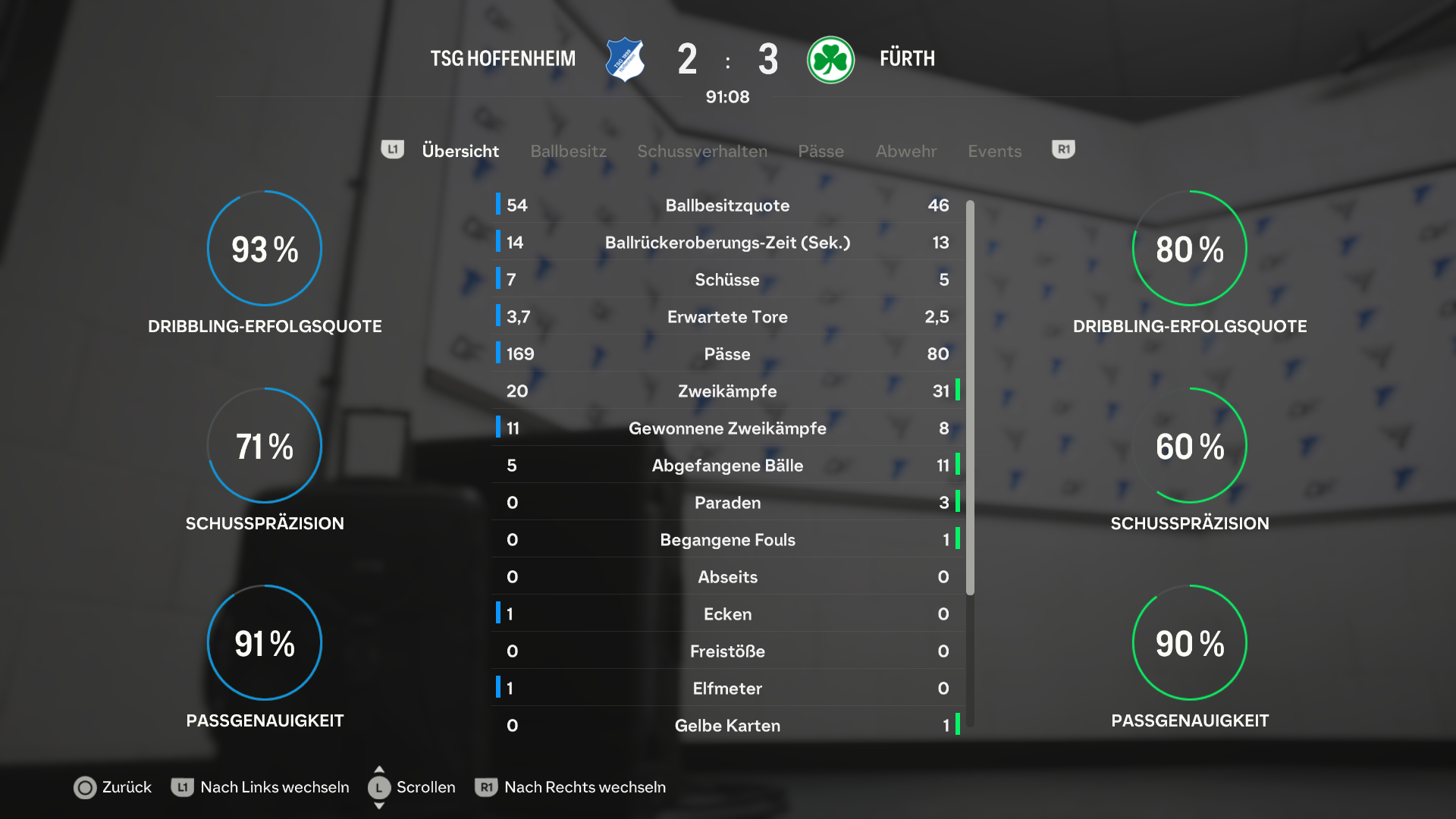Go back using the Zurück option
The width and height of the screenshot is (1456, 819).
point(113,787)
